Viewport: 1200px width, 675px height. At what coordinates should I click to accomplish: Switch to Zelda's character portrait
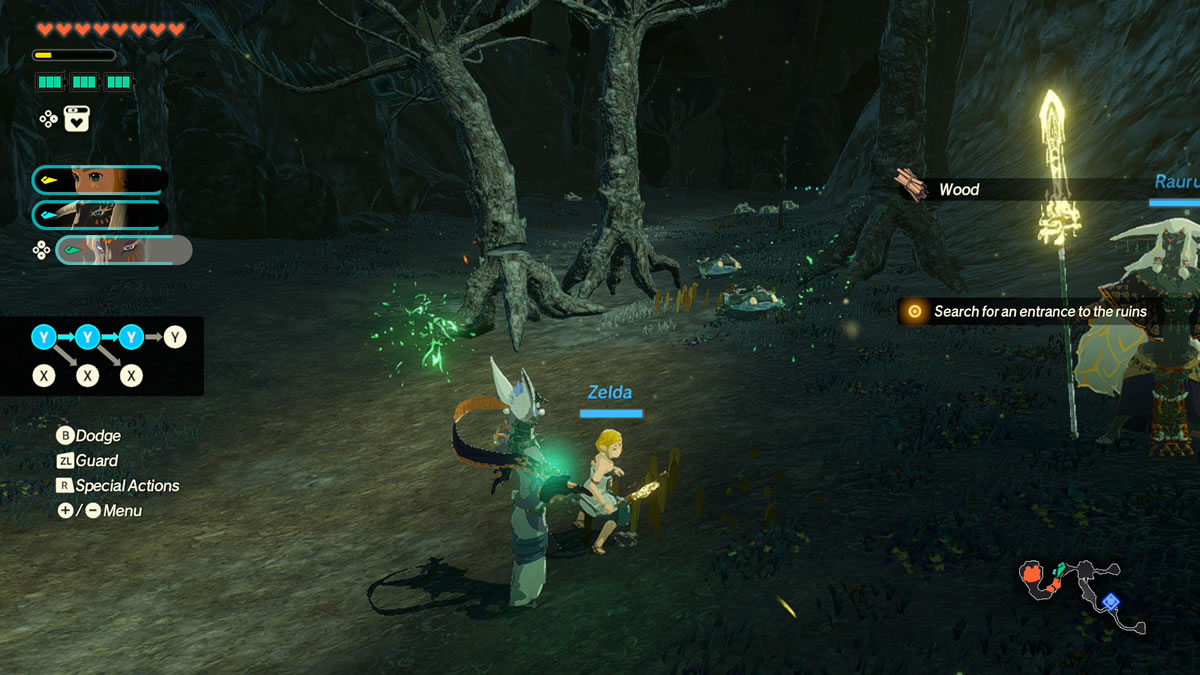point(98,180)
